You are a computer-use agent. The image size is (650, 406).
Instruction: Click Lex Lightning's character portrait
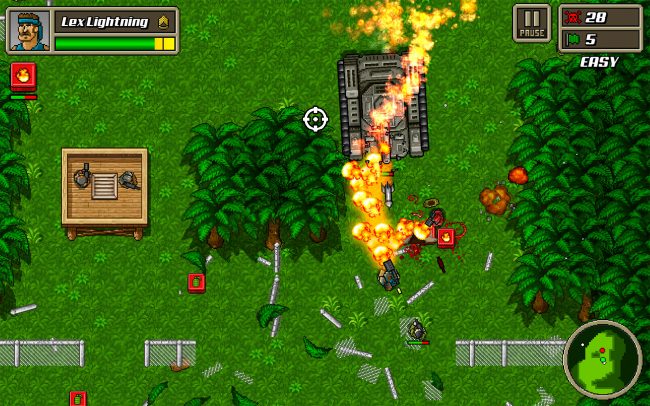tap(28, 30)
